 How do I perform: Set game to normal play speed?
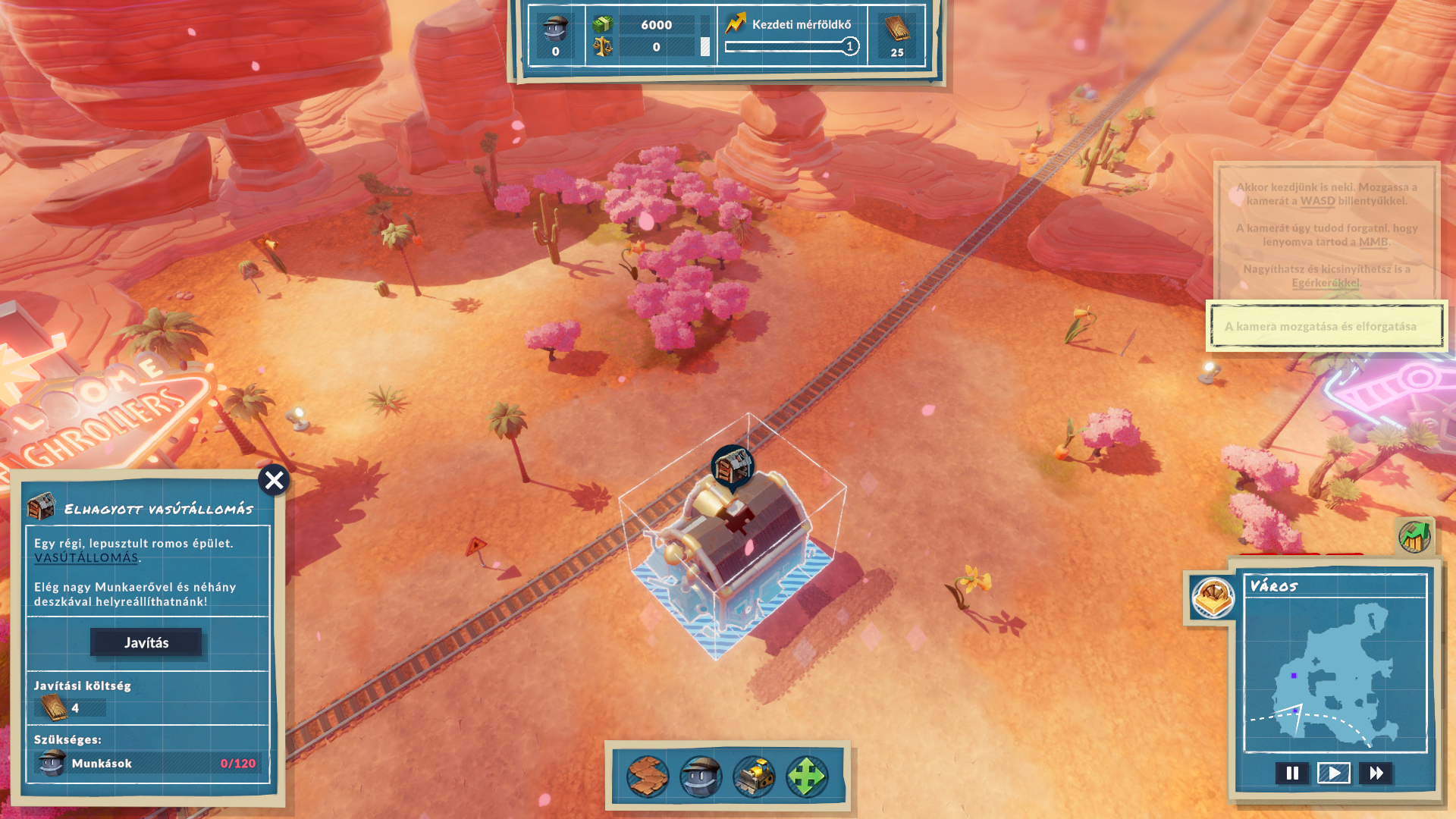1334,773
